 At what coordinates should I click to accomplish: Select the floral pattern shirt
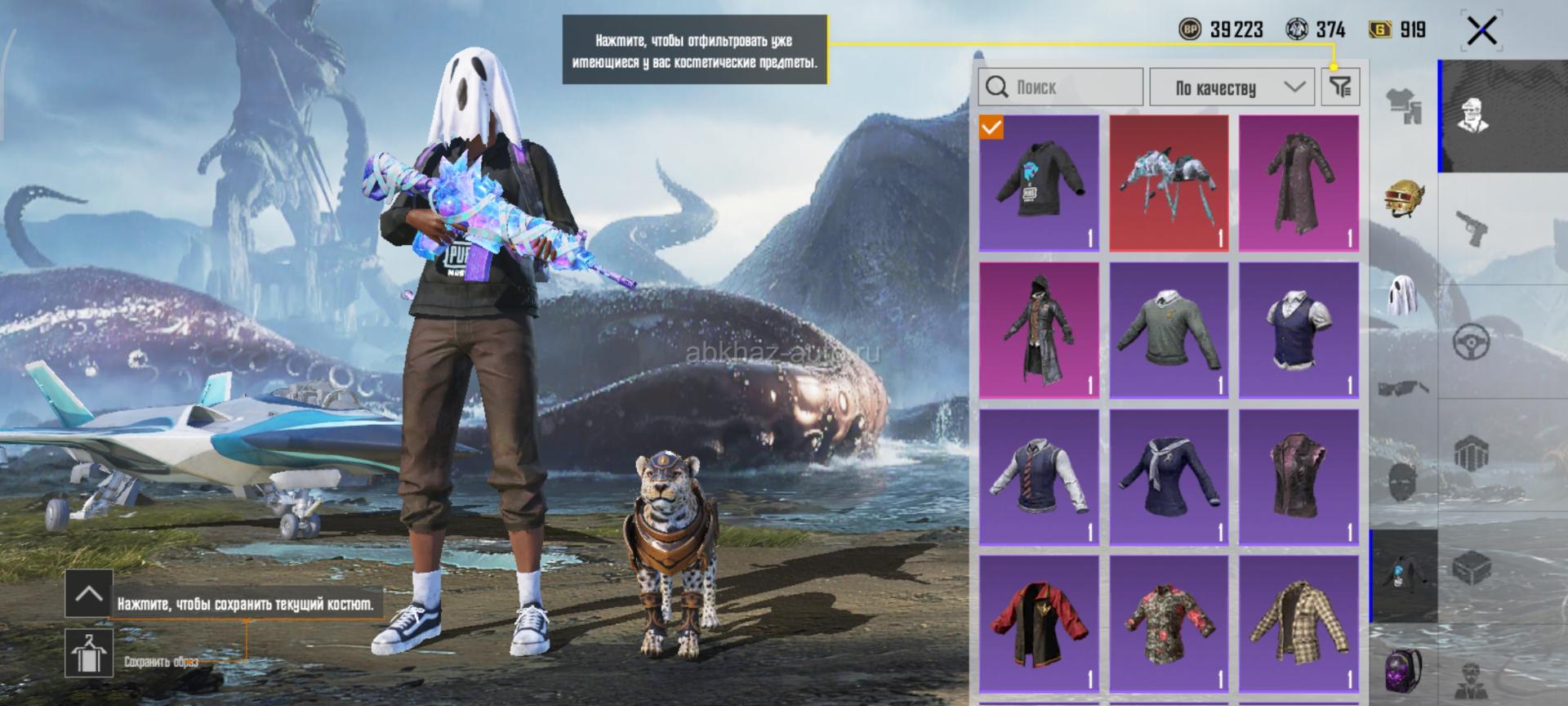point(1169,624)
